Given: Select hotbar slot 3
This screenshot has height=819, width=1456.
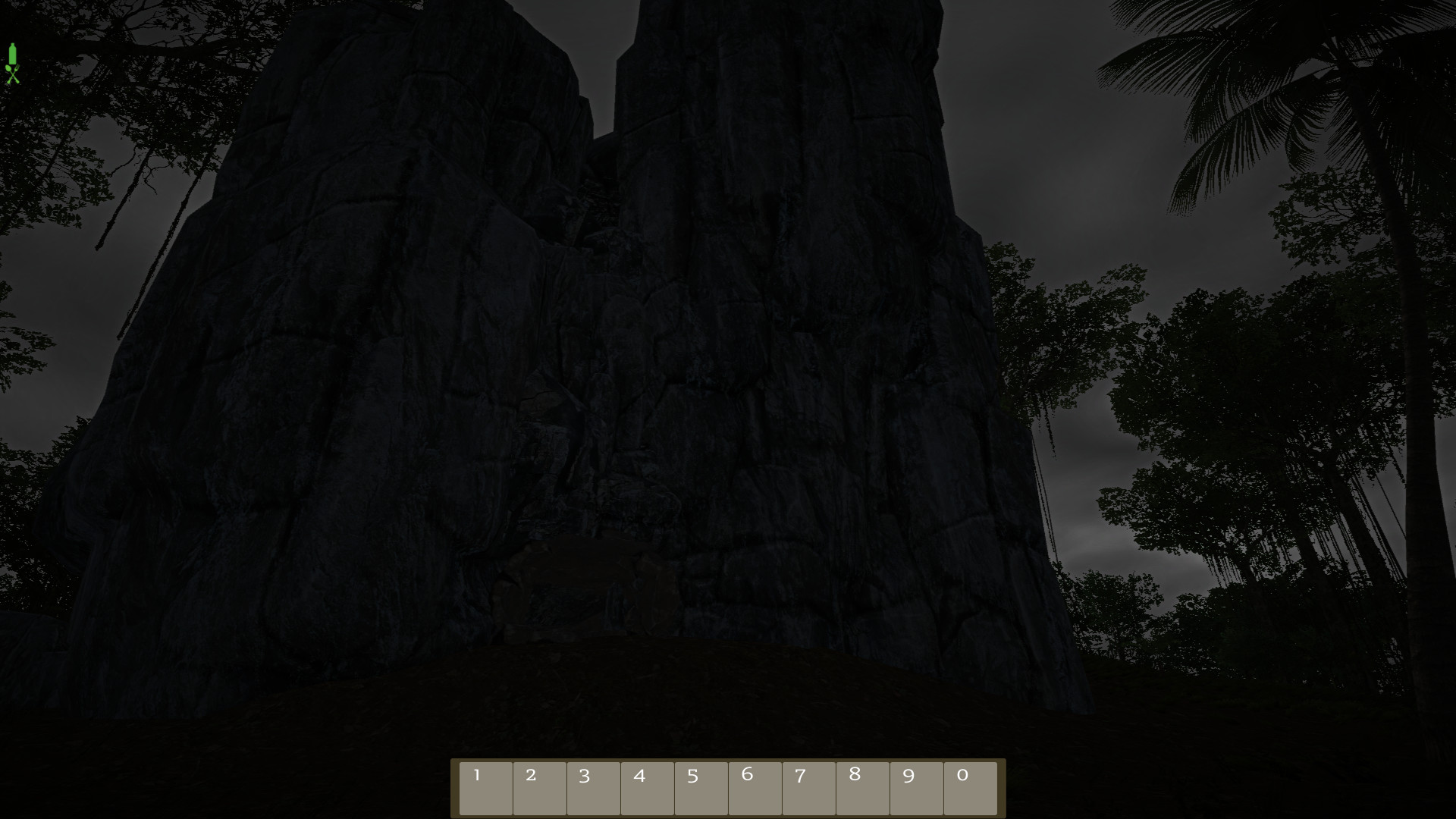Looking at the screenshot, I should click(594, 788).
